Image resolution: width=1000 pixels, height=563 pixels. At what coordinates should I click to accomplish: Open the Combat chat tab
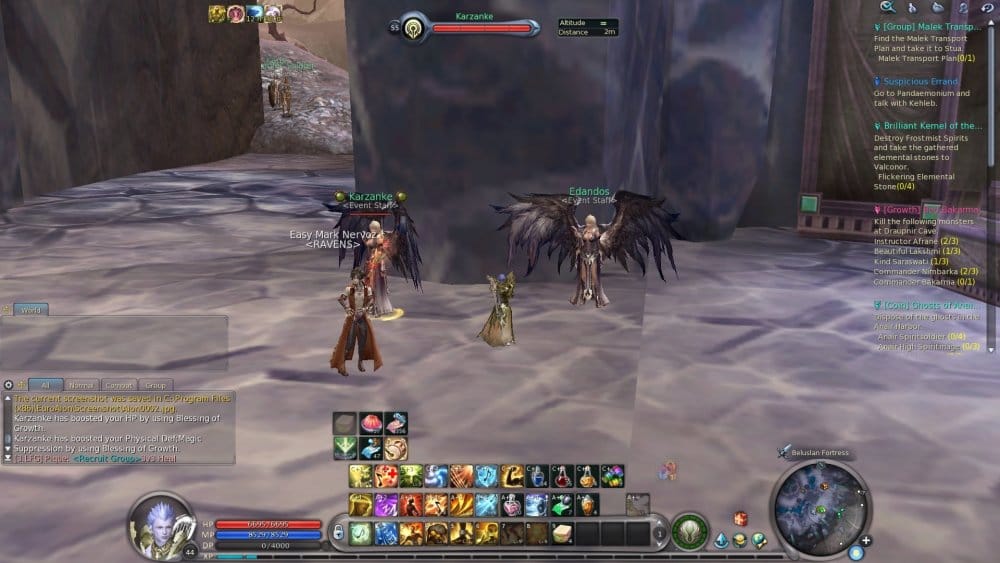119,384
